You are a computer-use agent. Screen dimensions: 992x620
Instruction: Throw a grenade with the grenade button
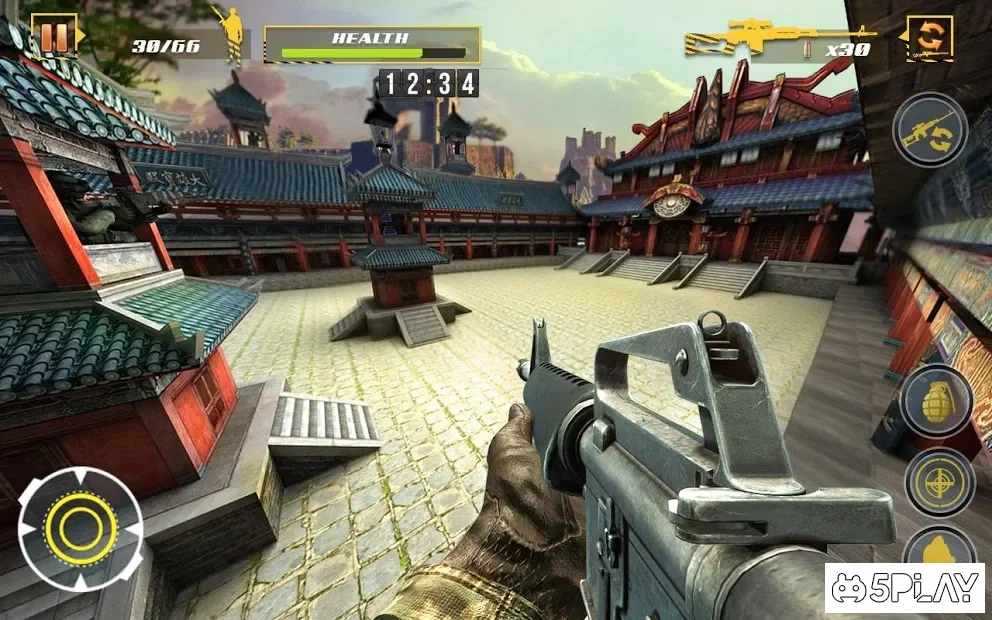pyautogui.click(x=936, y=400)
